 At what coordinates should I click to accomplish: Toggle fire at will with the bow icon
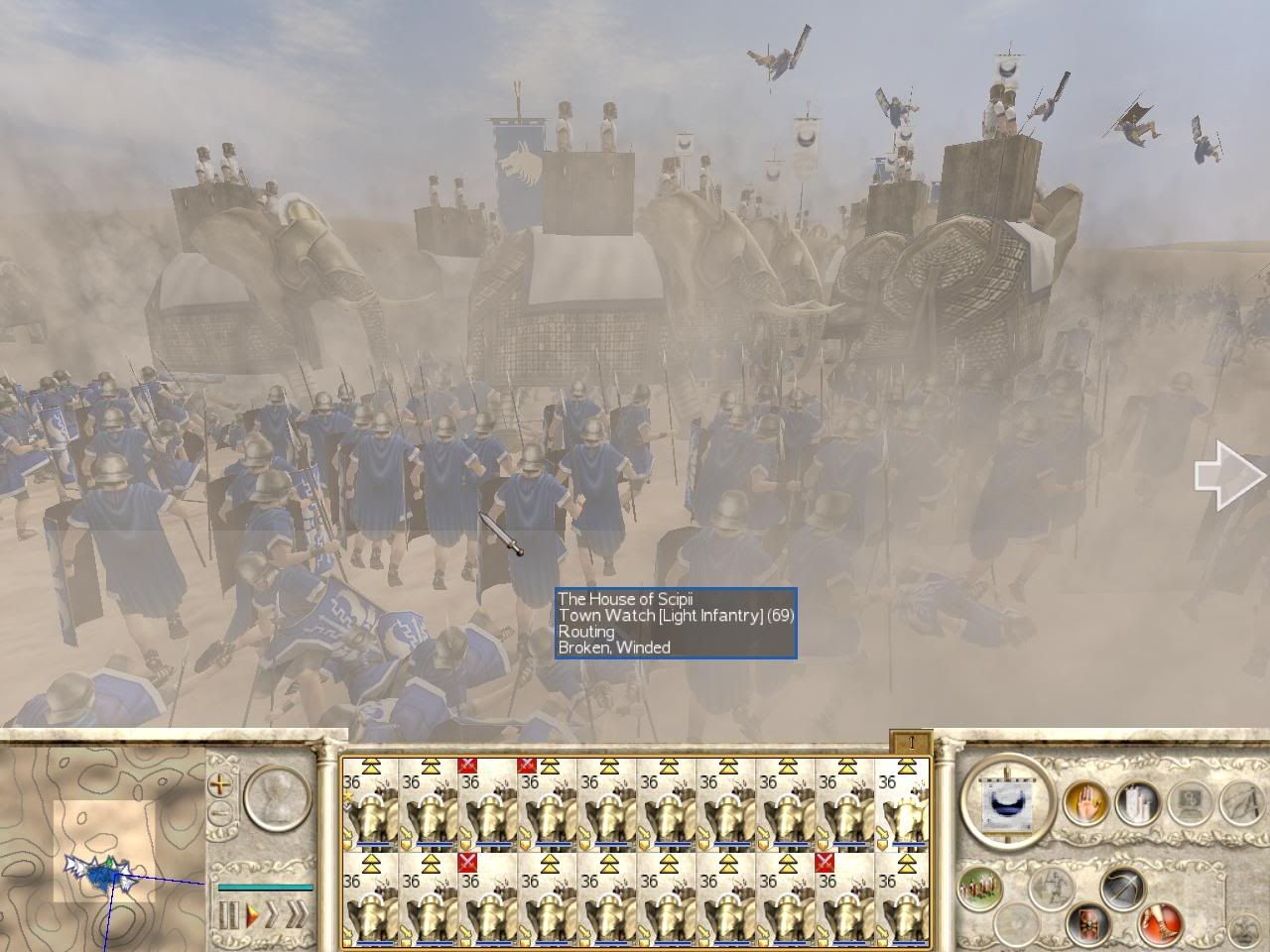pos(1123,889)
